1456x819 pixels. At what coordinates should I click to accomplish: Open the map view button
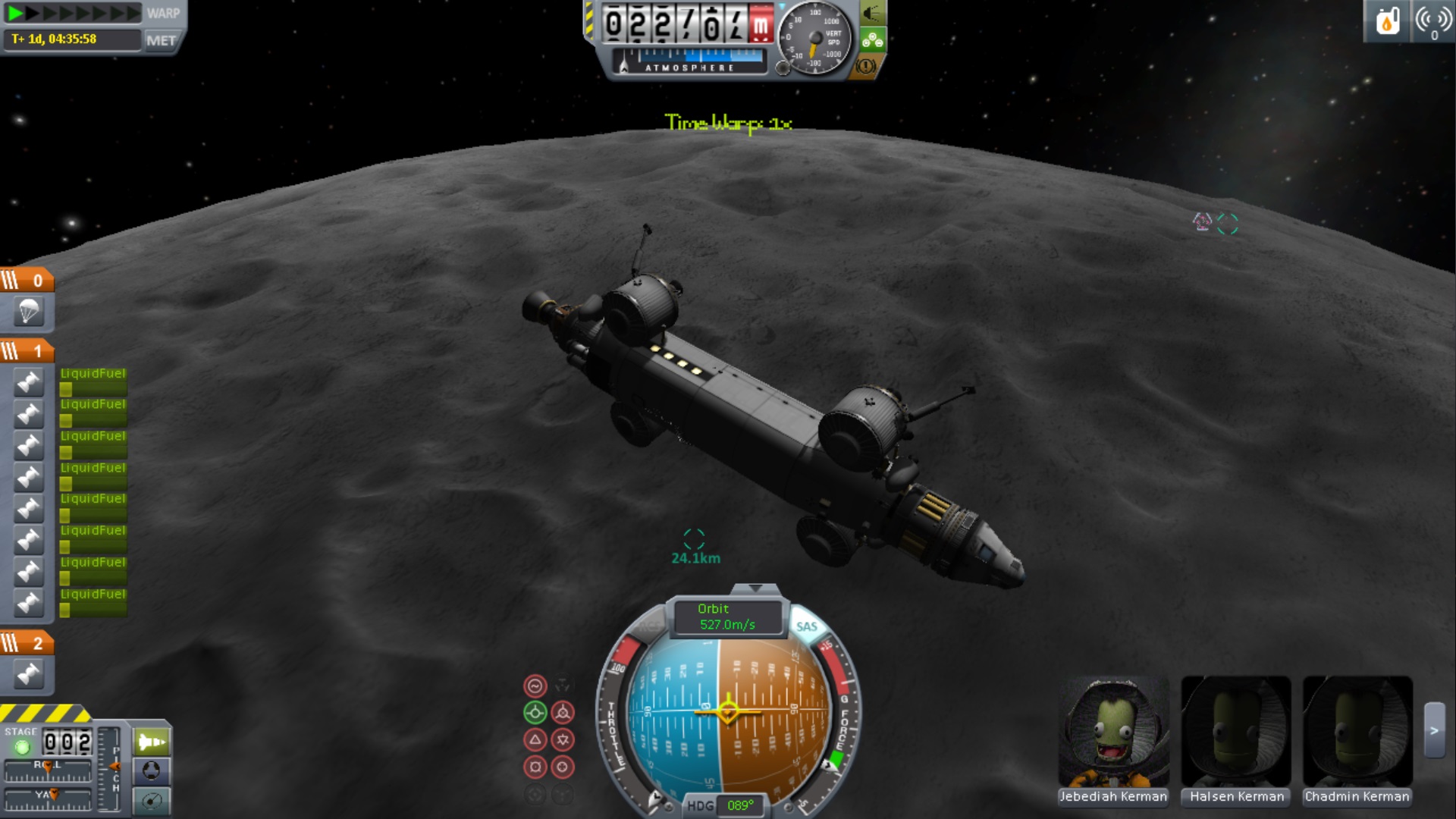tap(152, 801)
